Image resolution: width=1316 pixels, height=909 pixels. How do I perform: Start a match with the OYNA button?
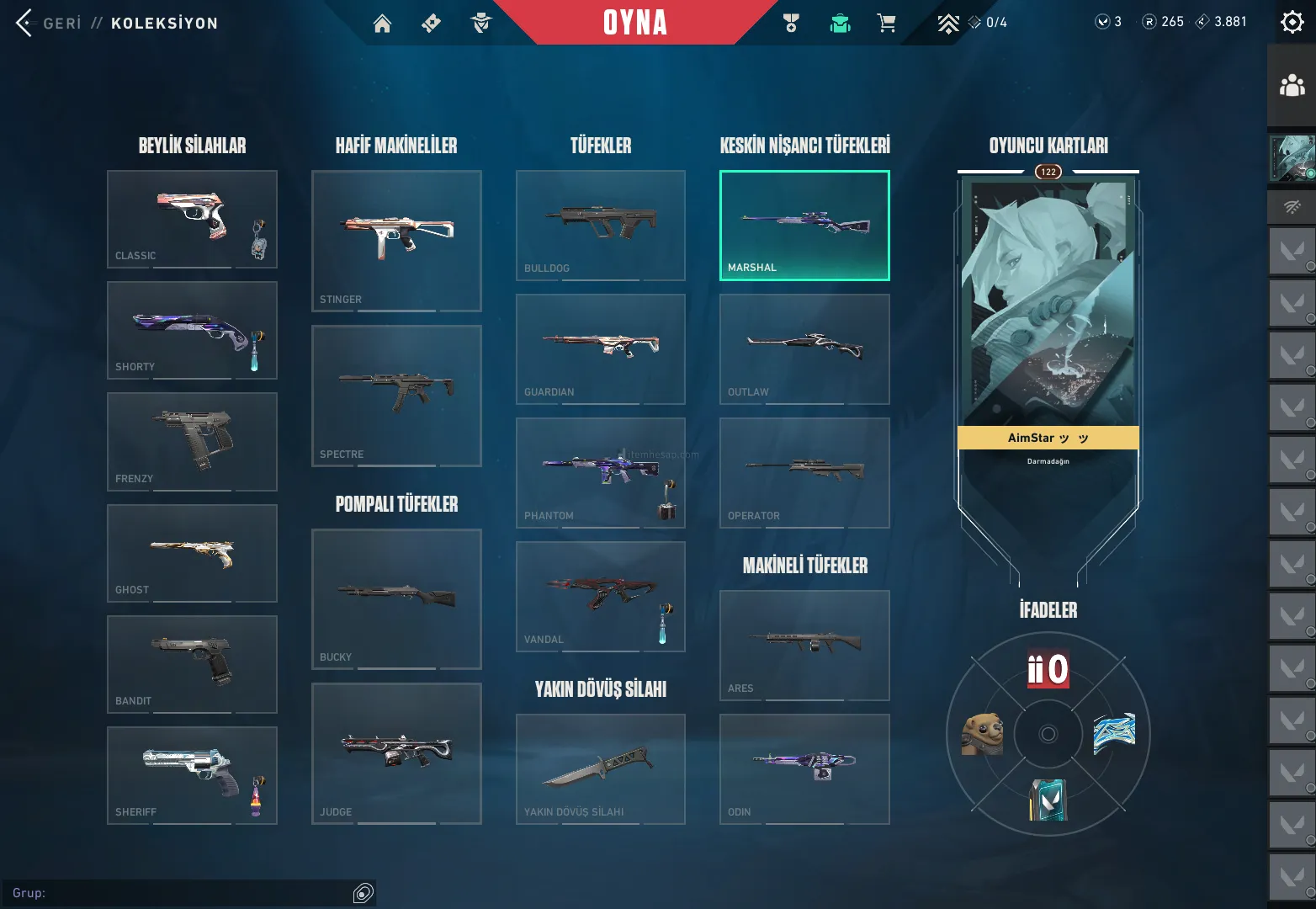(634, 23)
